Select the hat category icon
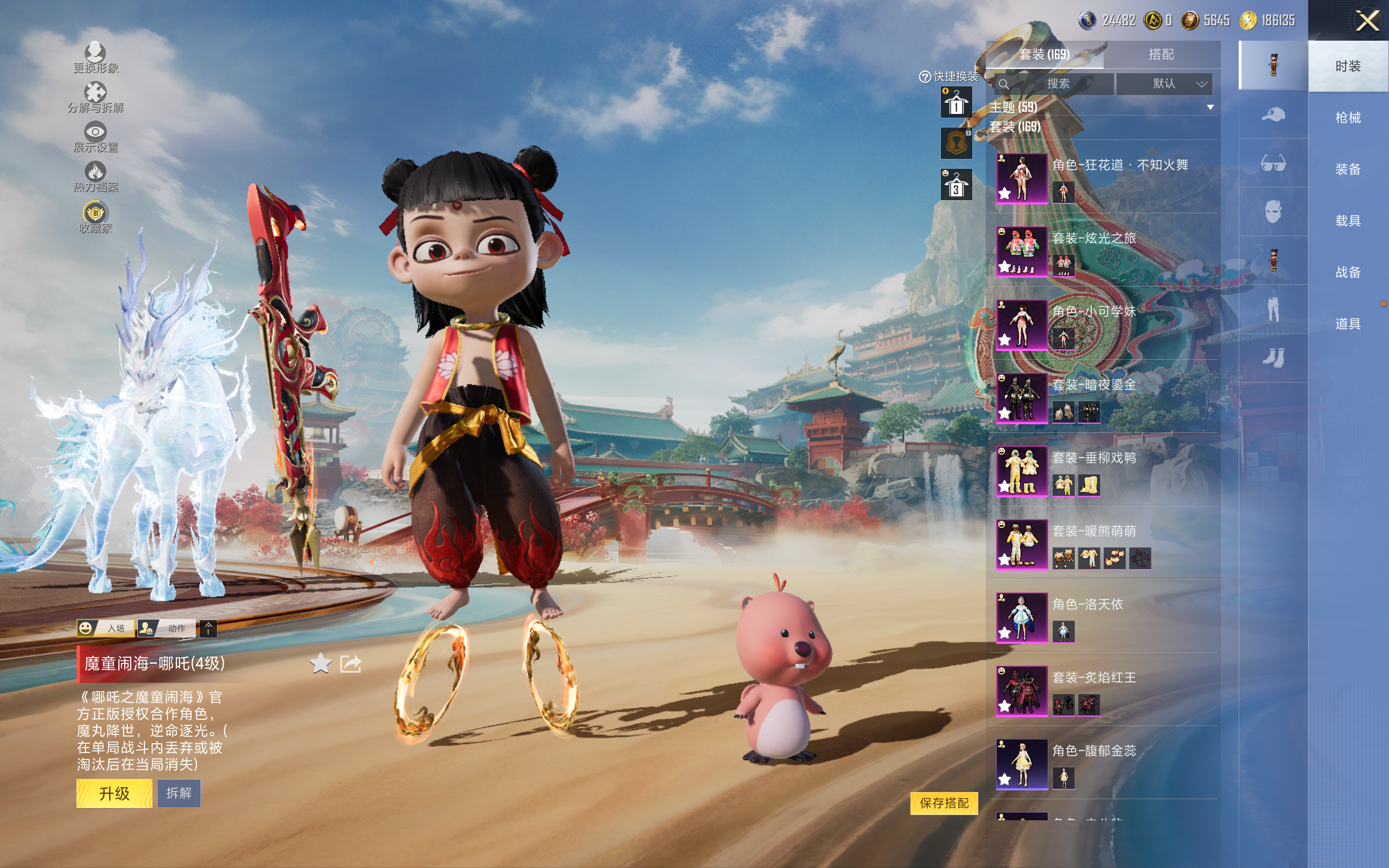Screen dimensions: 1389x868 [x=1272, y=114]
